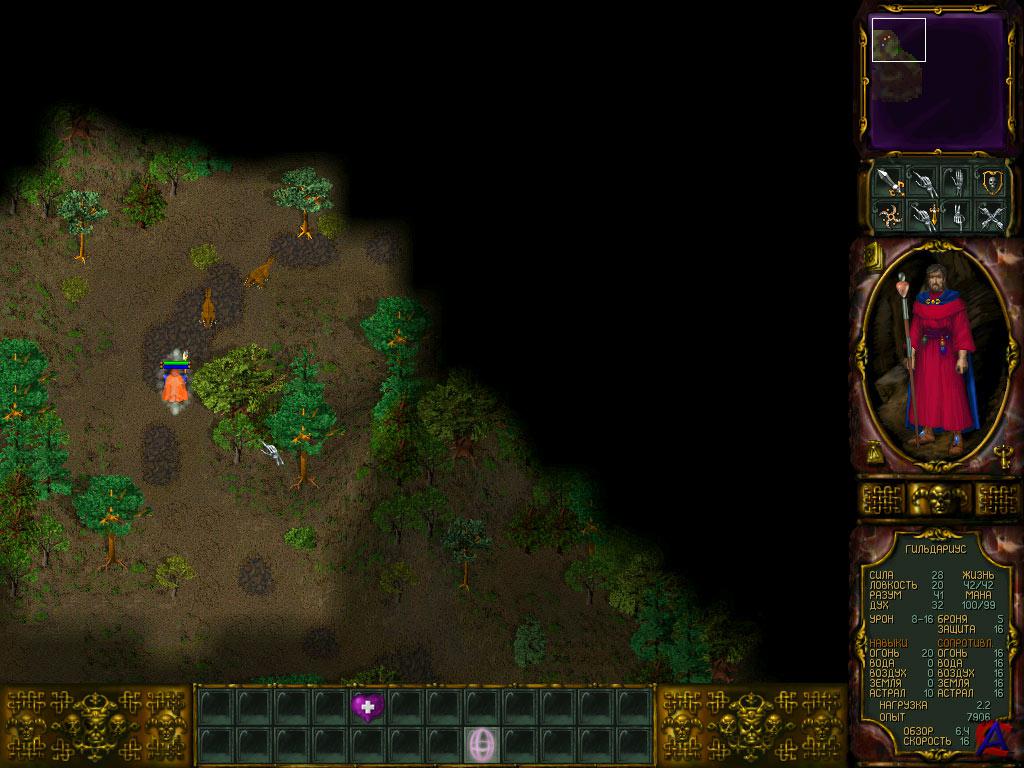
Task: Select the pink oval shield spell
Action: click(482, 744)
